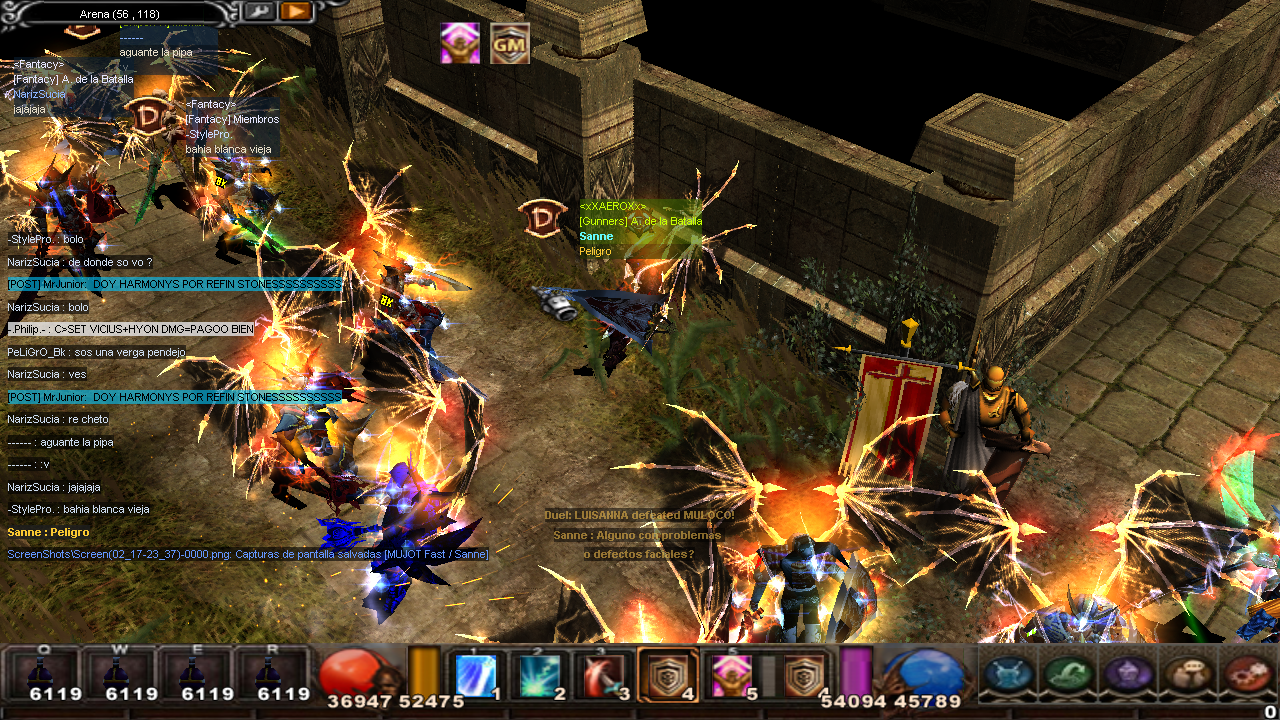The height and width of the screenshot is (720, 1280).
Task: Click the screenshot saved system message
Action: point(248,554)
